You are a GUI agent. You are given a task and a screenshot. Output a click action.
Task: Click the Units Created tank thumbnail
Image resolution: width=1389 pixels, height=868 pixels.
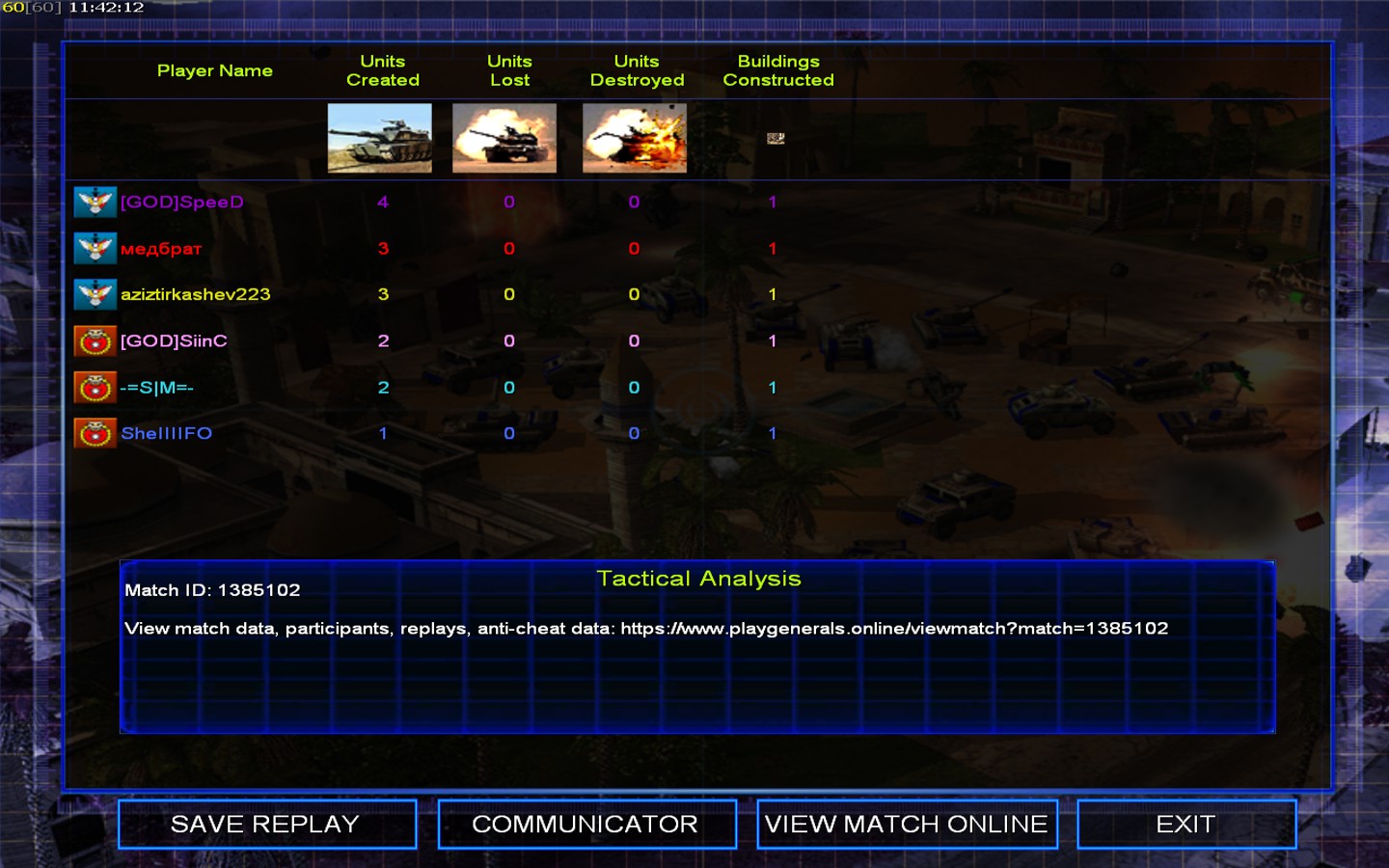click(x=380, y=138)
